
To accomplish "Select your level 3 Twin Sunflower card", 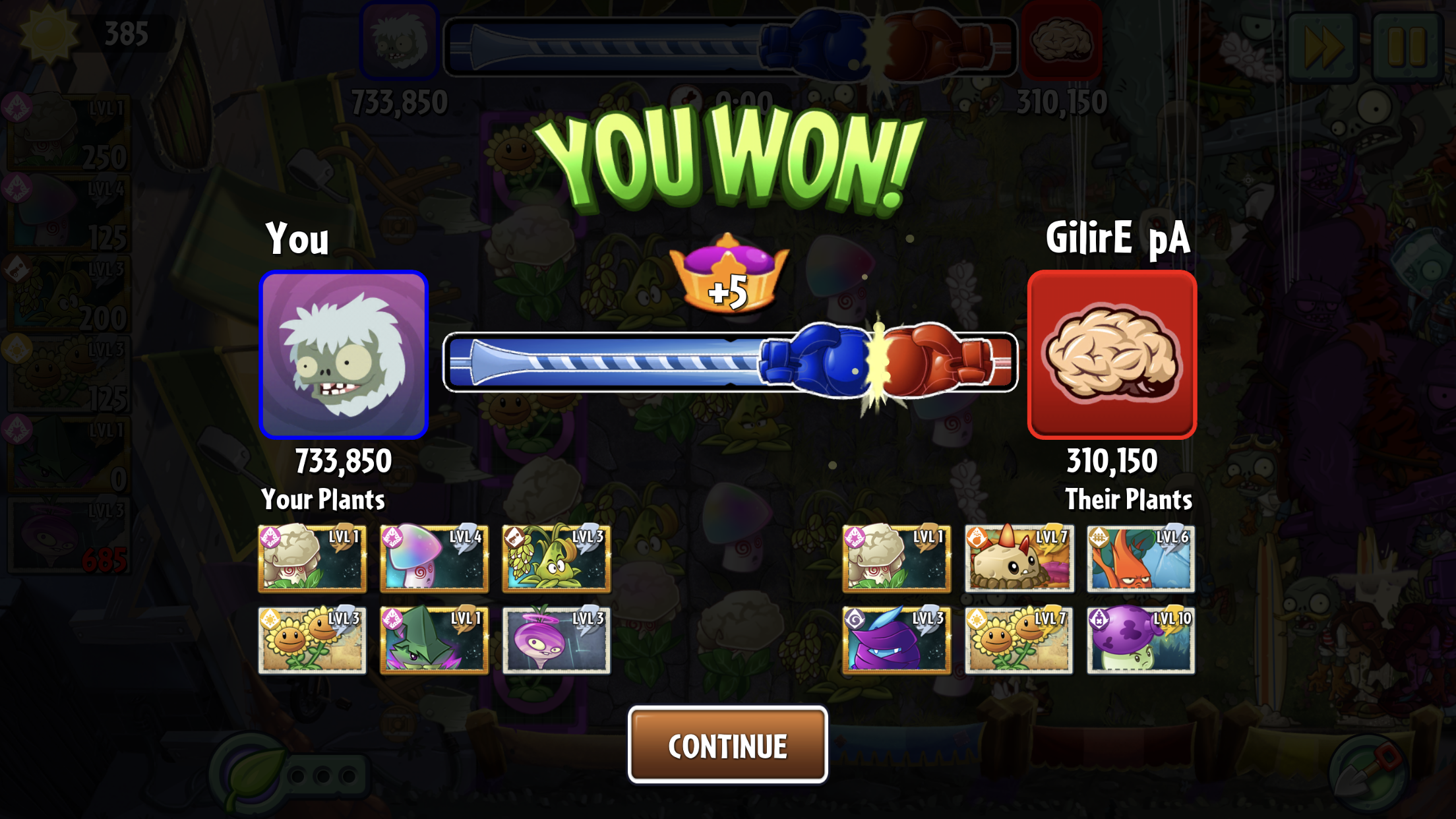I will point(312,640).
